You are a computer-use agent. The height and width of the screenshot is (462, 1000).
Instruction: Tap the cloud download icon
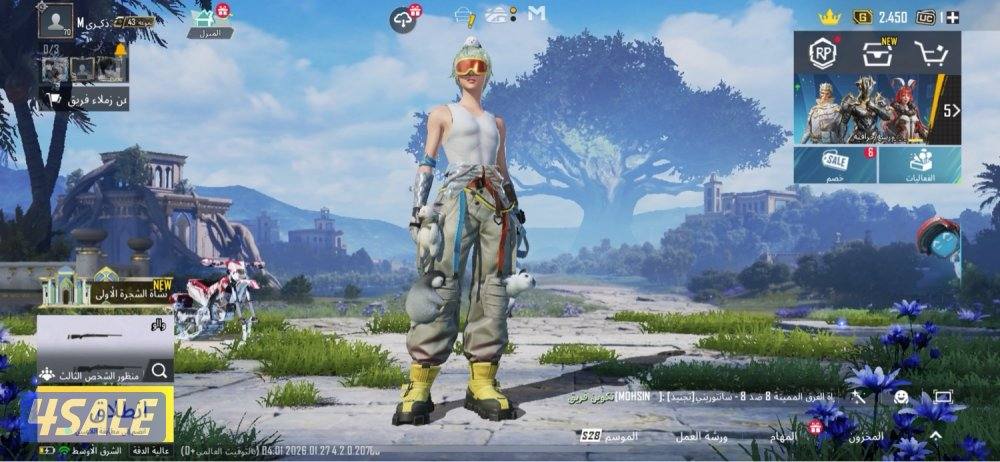(402, 19)
